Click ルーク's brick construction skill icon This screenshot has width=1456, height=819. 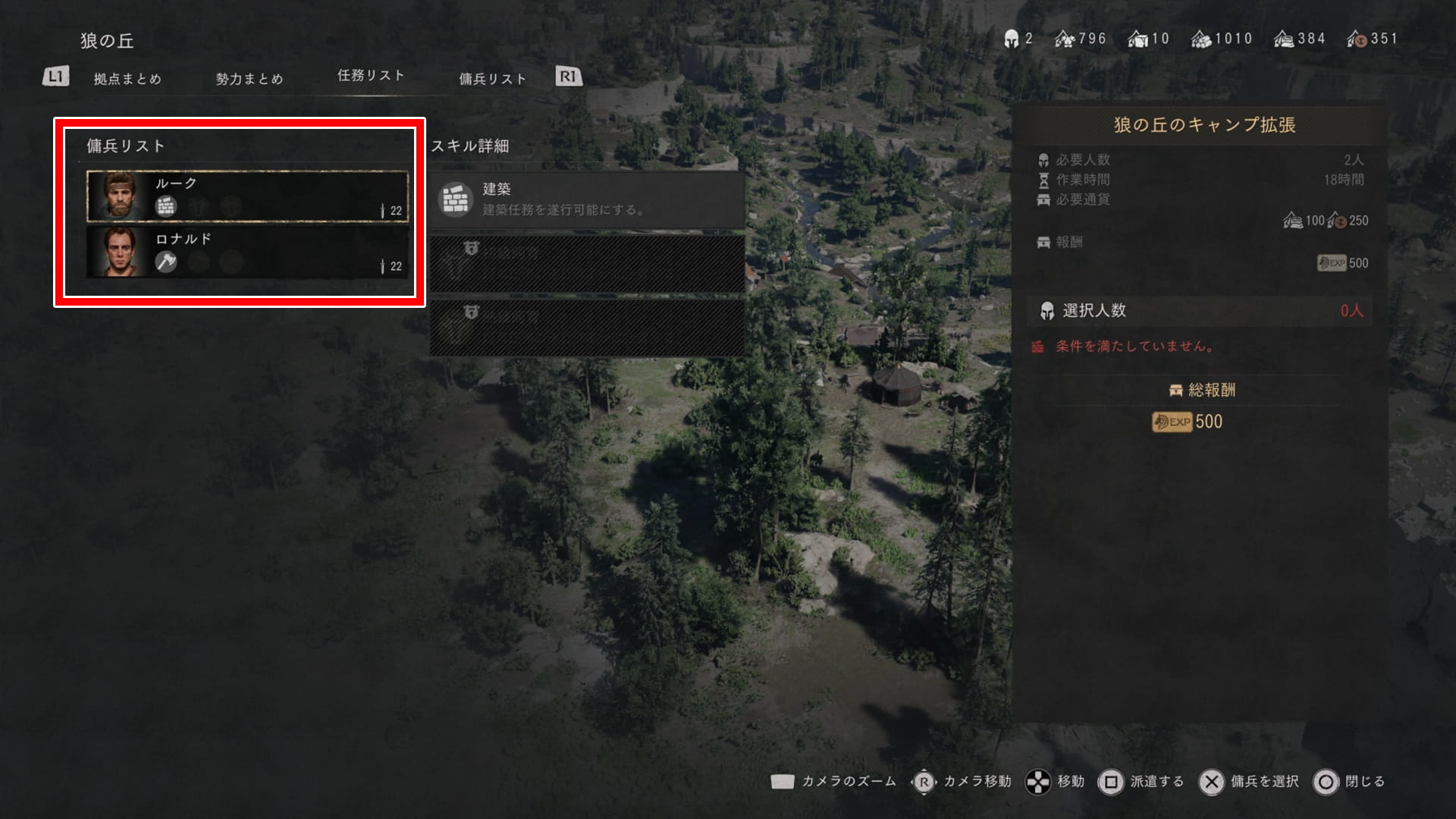coord(166,206)
